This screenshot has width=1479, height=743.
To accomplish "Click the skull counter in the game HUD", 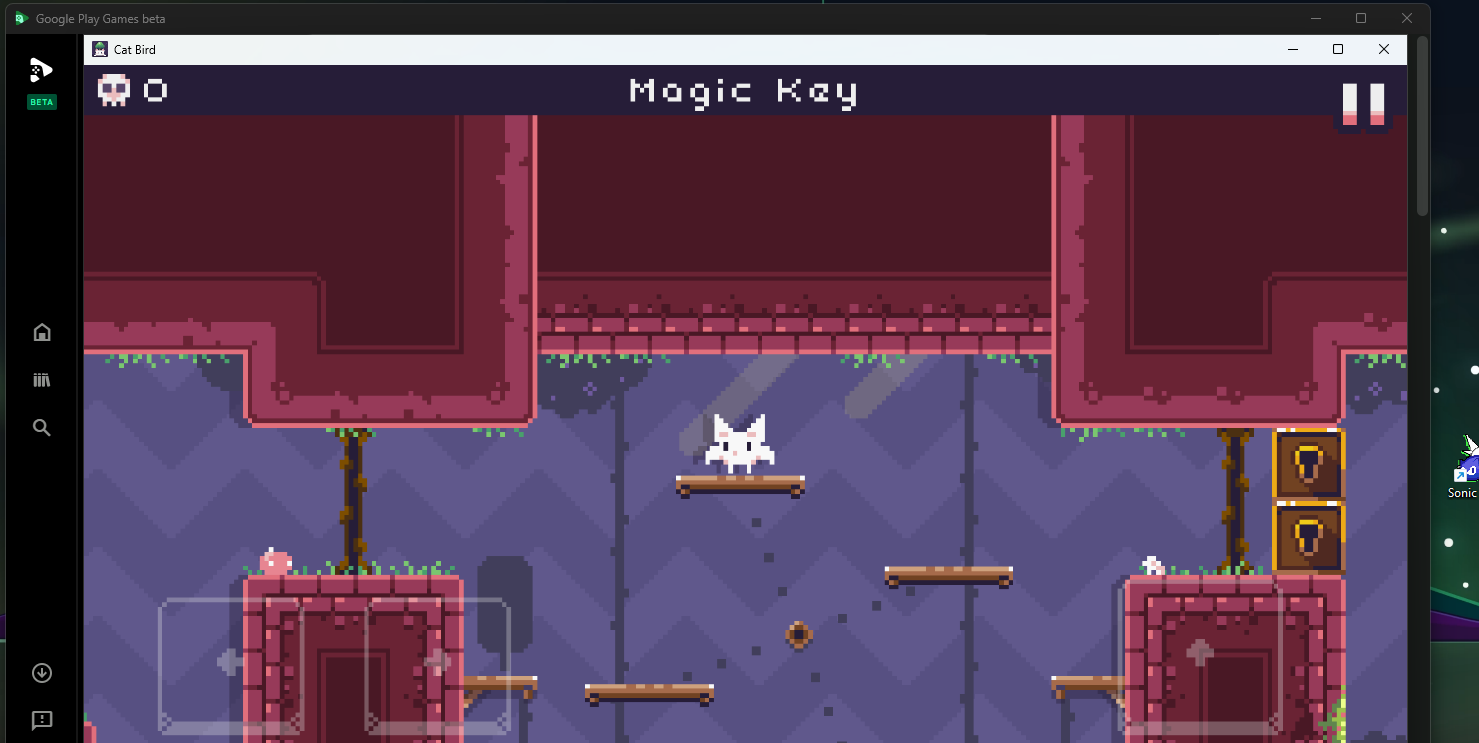I will (131, 90).
